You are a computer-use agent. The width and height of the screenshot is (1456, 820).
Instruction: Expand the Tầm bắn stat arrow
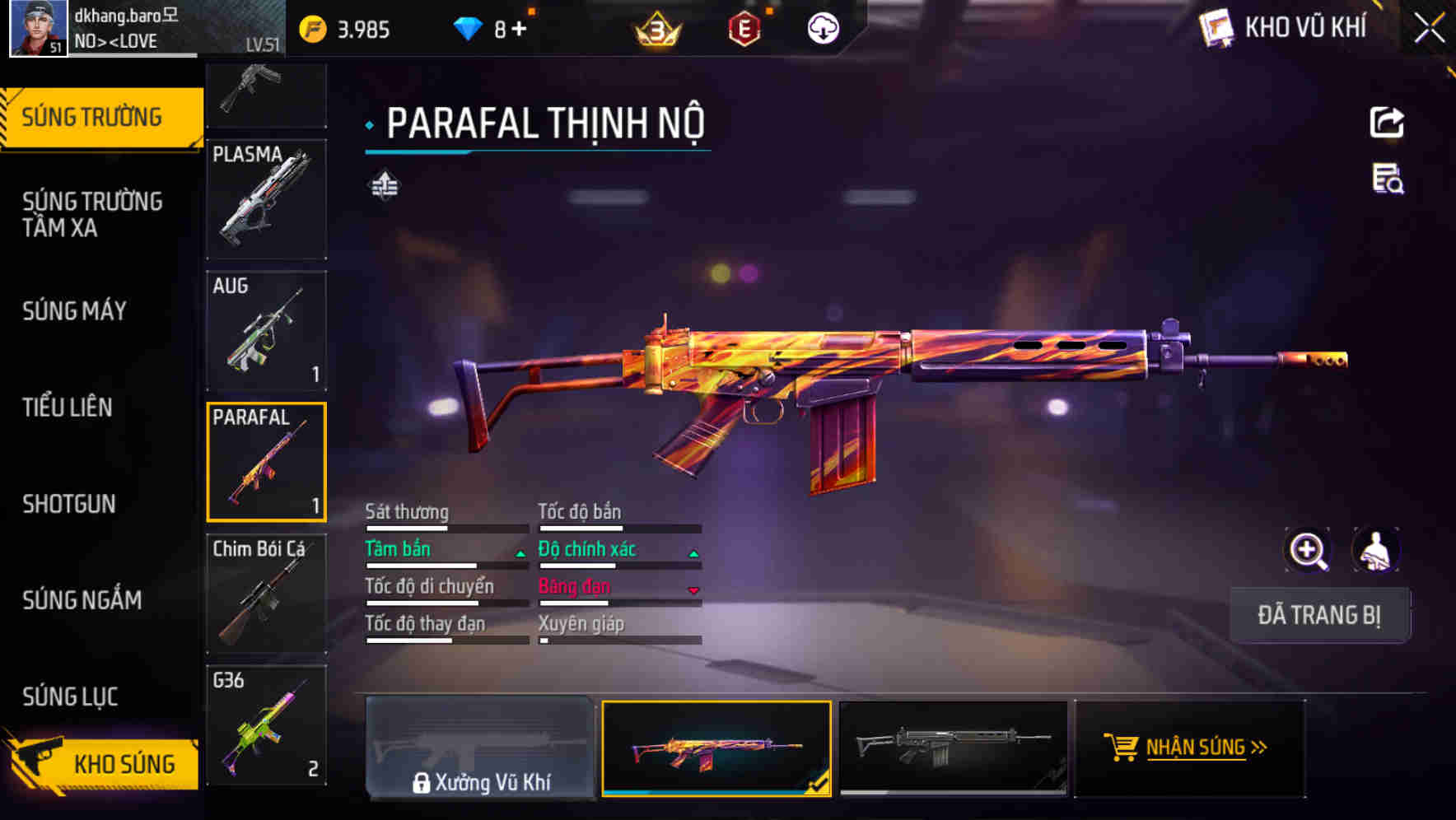(520, 553)
